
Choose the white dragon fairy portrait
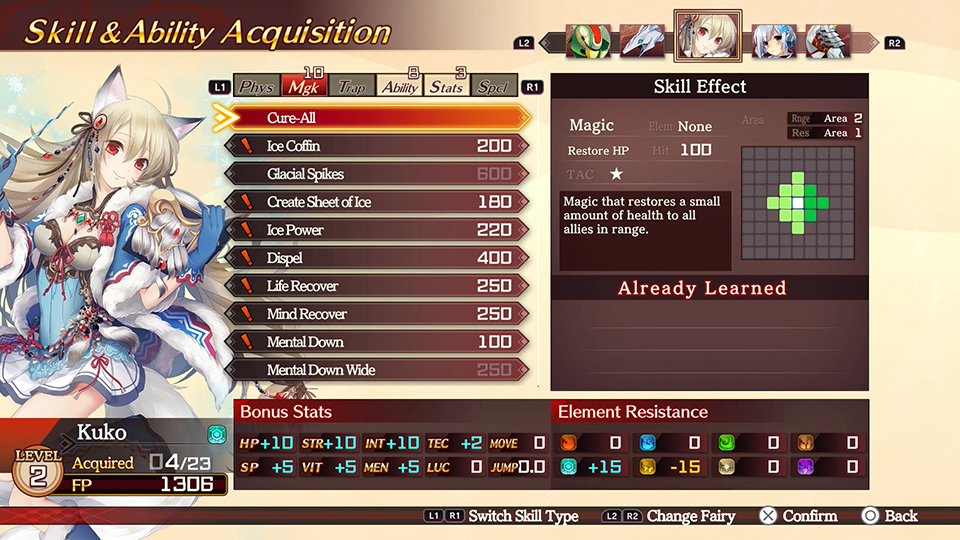coord(642,42)
